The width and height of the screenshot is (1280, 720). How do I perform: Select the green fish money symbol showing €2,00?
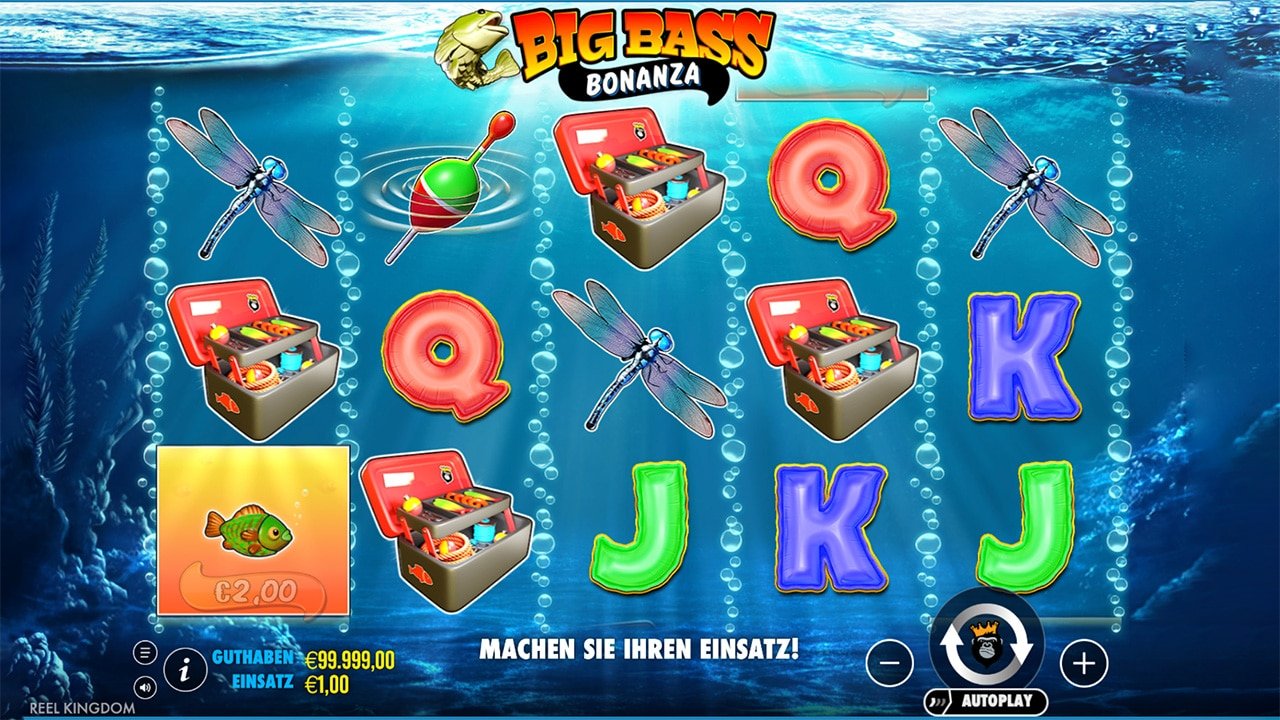[x=250, y=530]
